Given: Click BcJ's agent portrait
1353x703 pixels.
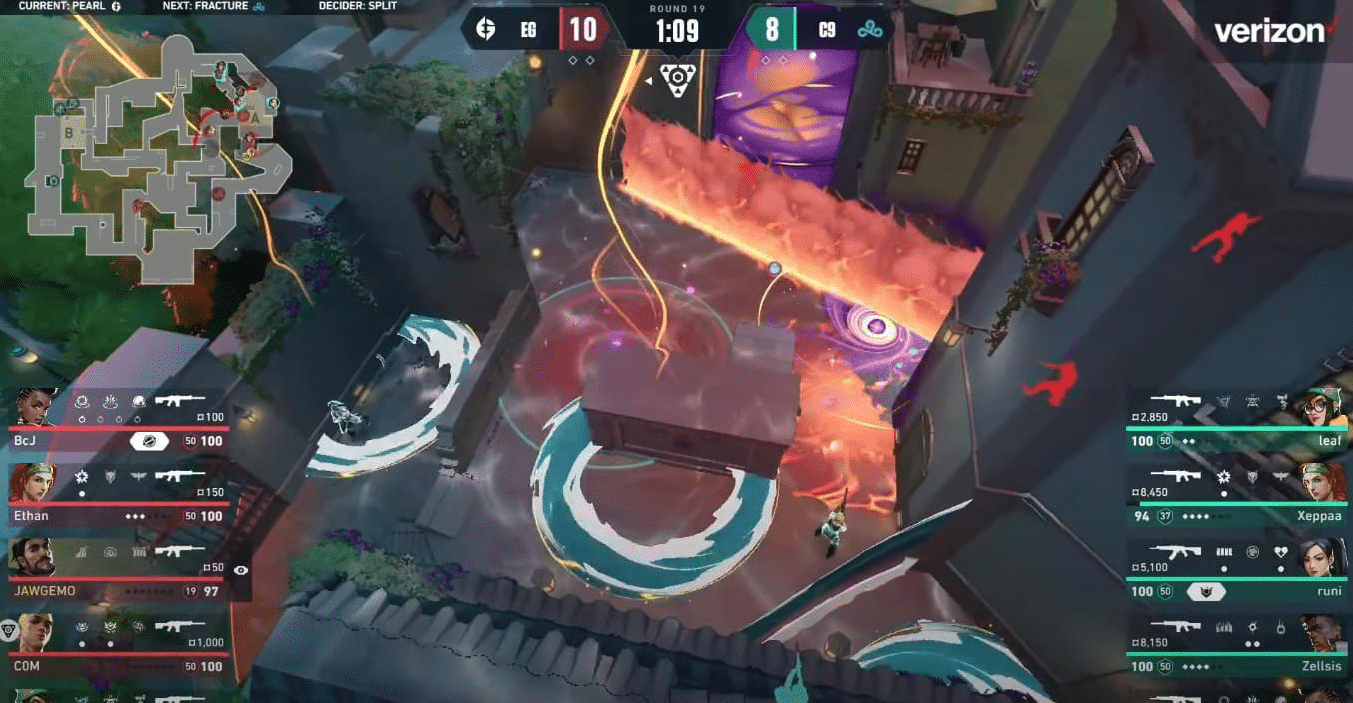Looking at the screenshot, I should [x=35, y=408].
